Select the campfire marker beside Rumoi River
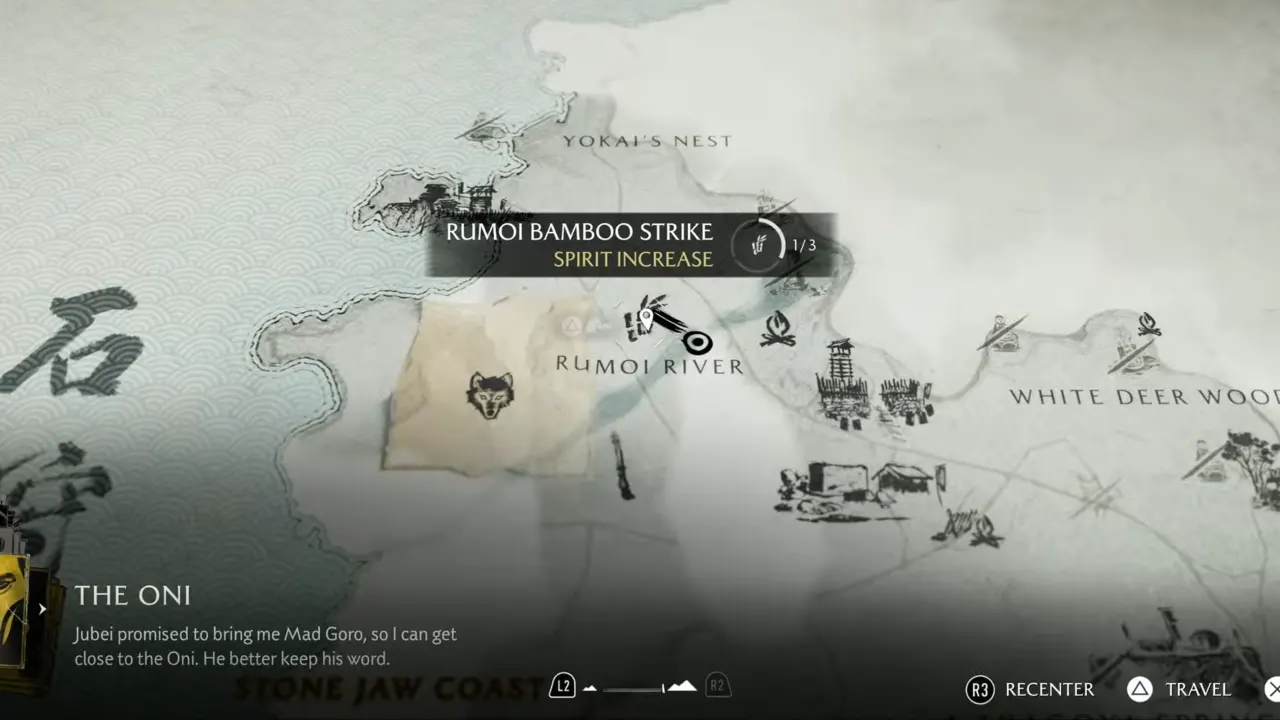 [x=778, y=328]
